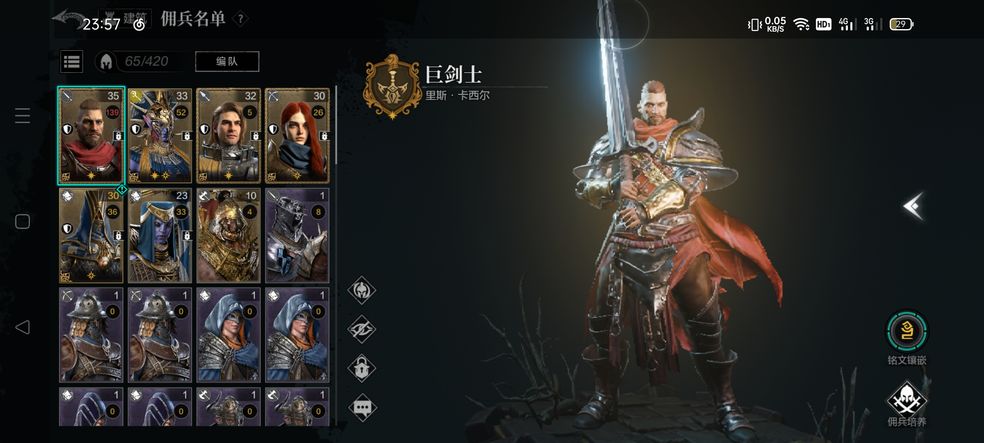Click the helmet filter icon
This screenshot has width=984, height=443.
tap(361, 291)
